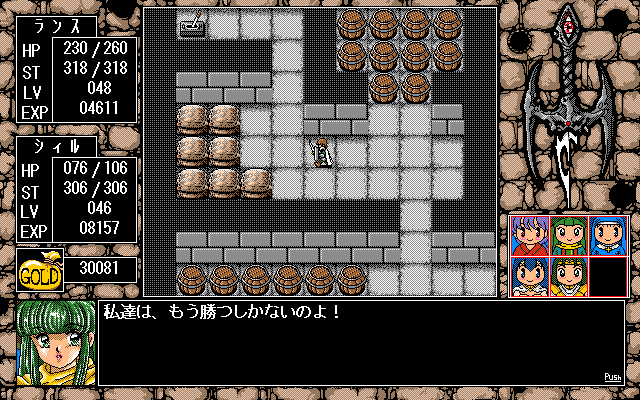Click the Push prompt to advance dialogue

coord(613,377)
